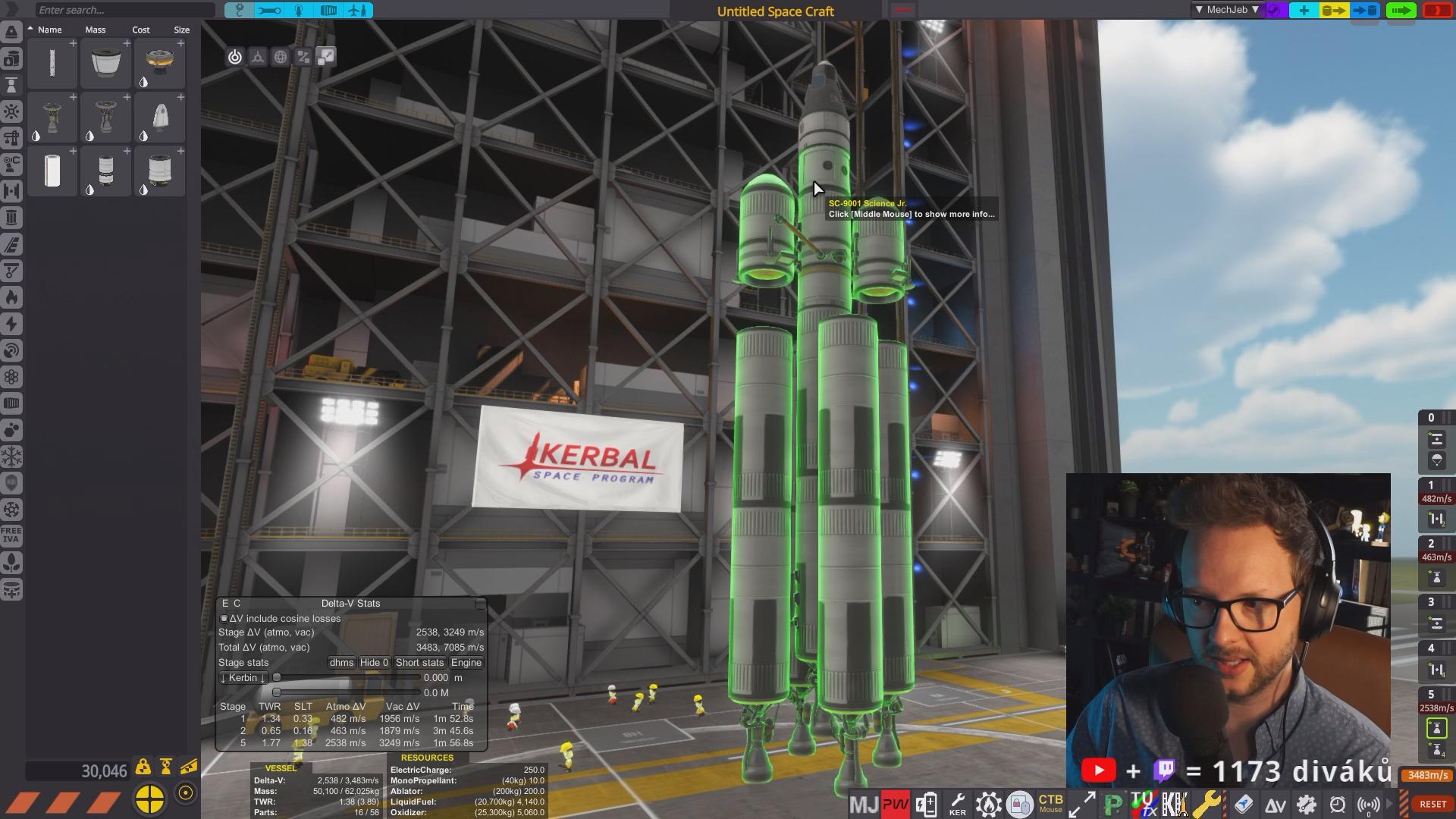
Task: Exit the editor with the red button
Action: pyautogui.click(x=1436, y=10)
